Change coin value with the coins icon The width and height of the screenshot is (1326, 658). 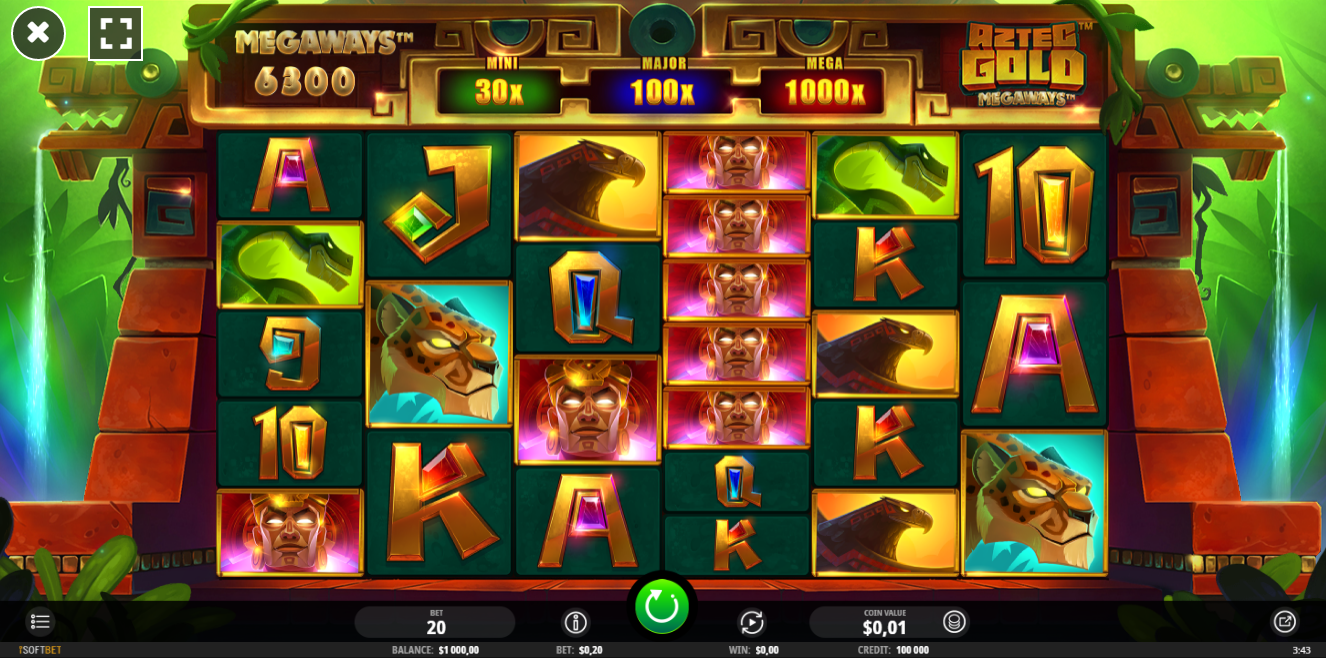coord(954,622)
